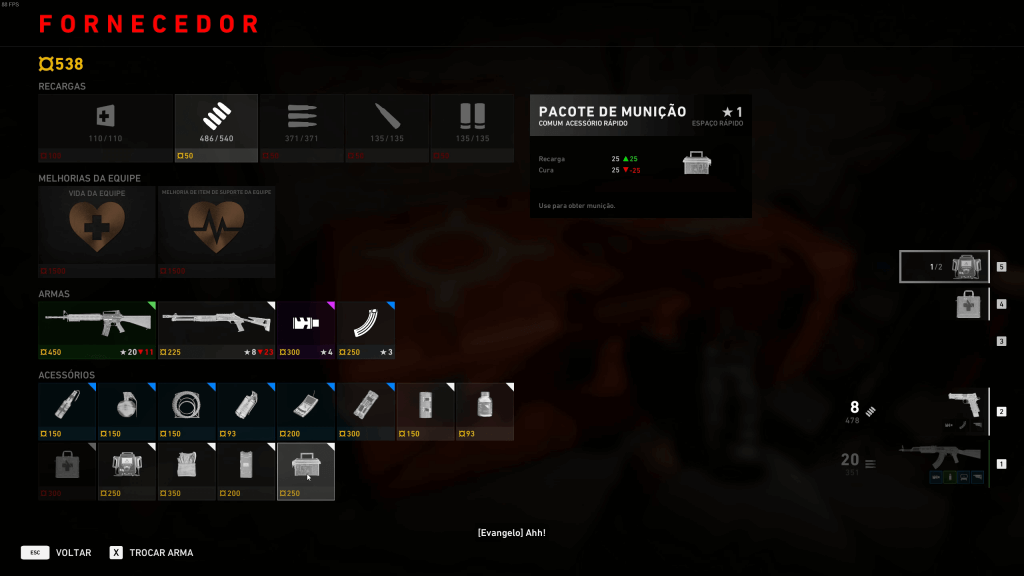
Task: Click Voltar to leave the vendor
Action: coord(72,552)
